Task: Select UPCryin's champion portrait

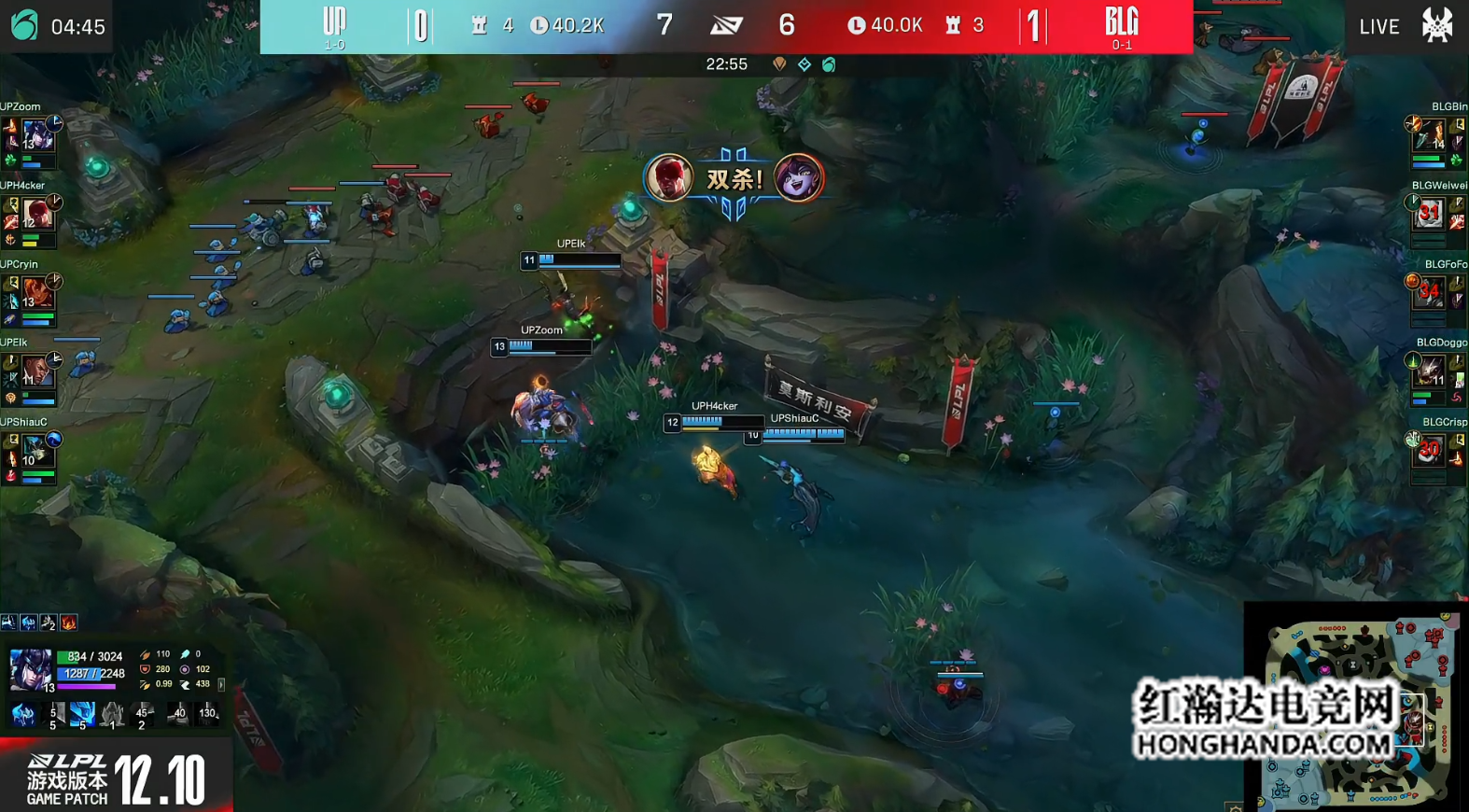Action: click(37, 294)
